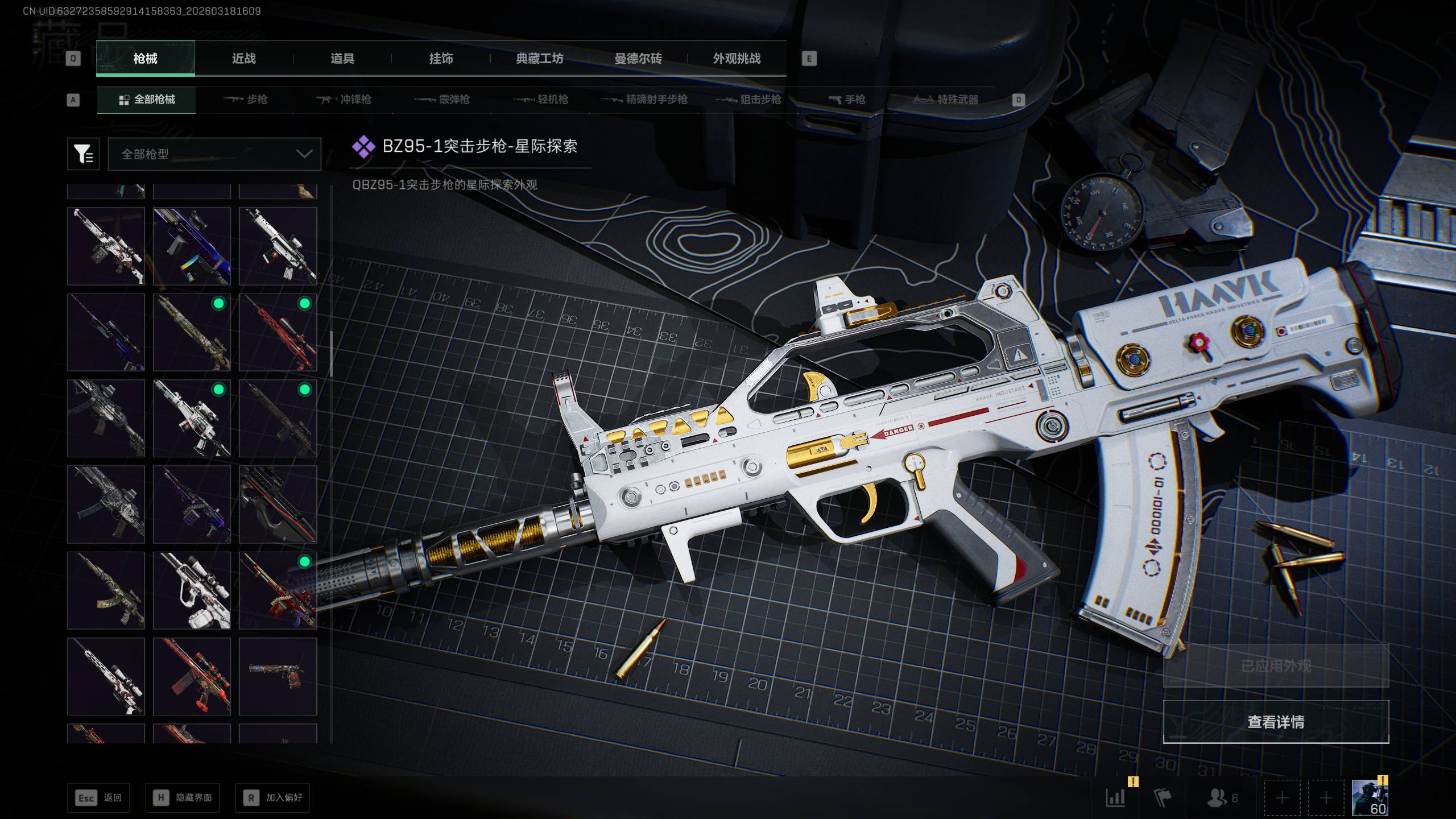Open the 典藏工坊 tab
Image resolution: width=1456 pixels, height=819 pixels.
coord(539,59)
